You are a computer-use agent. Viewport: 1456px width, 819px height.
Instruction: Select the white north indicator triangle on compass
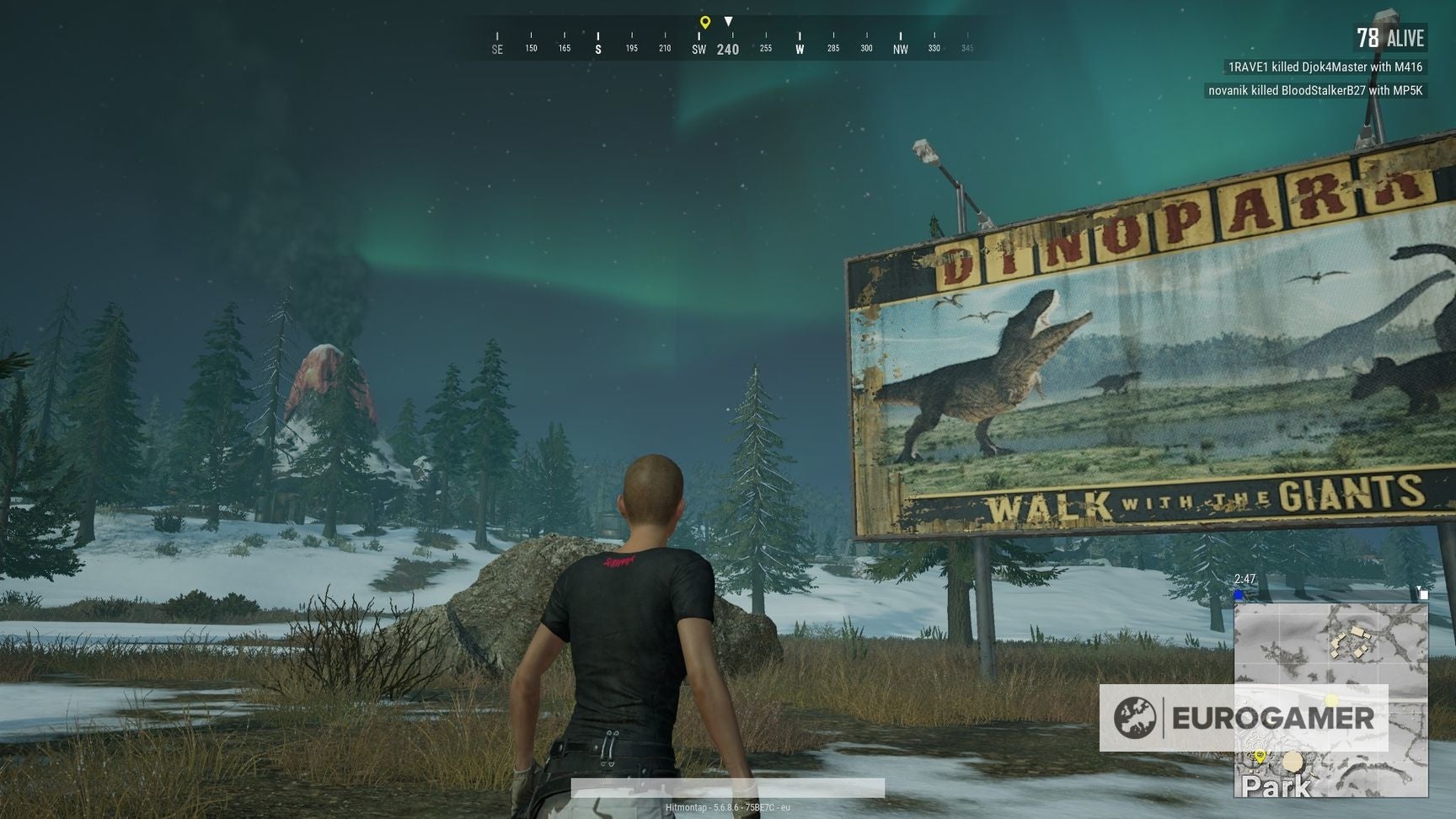pos(728,23)
